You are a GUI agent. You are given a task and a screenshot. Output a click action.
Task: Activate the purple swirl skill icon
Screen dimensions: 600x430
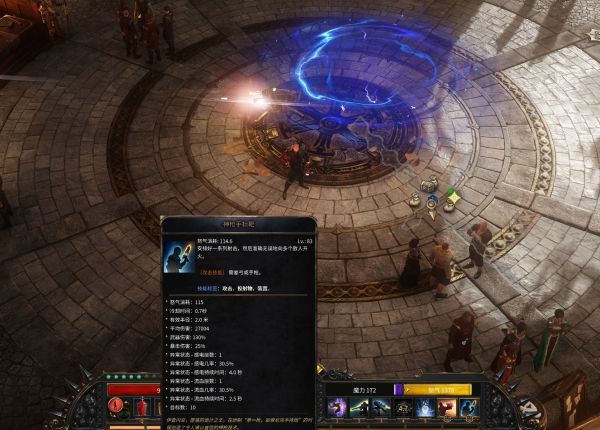[336, 407]
